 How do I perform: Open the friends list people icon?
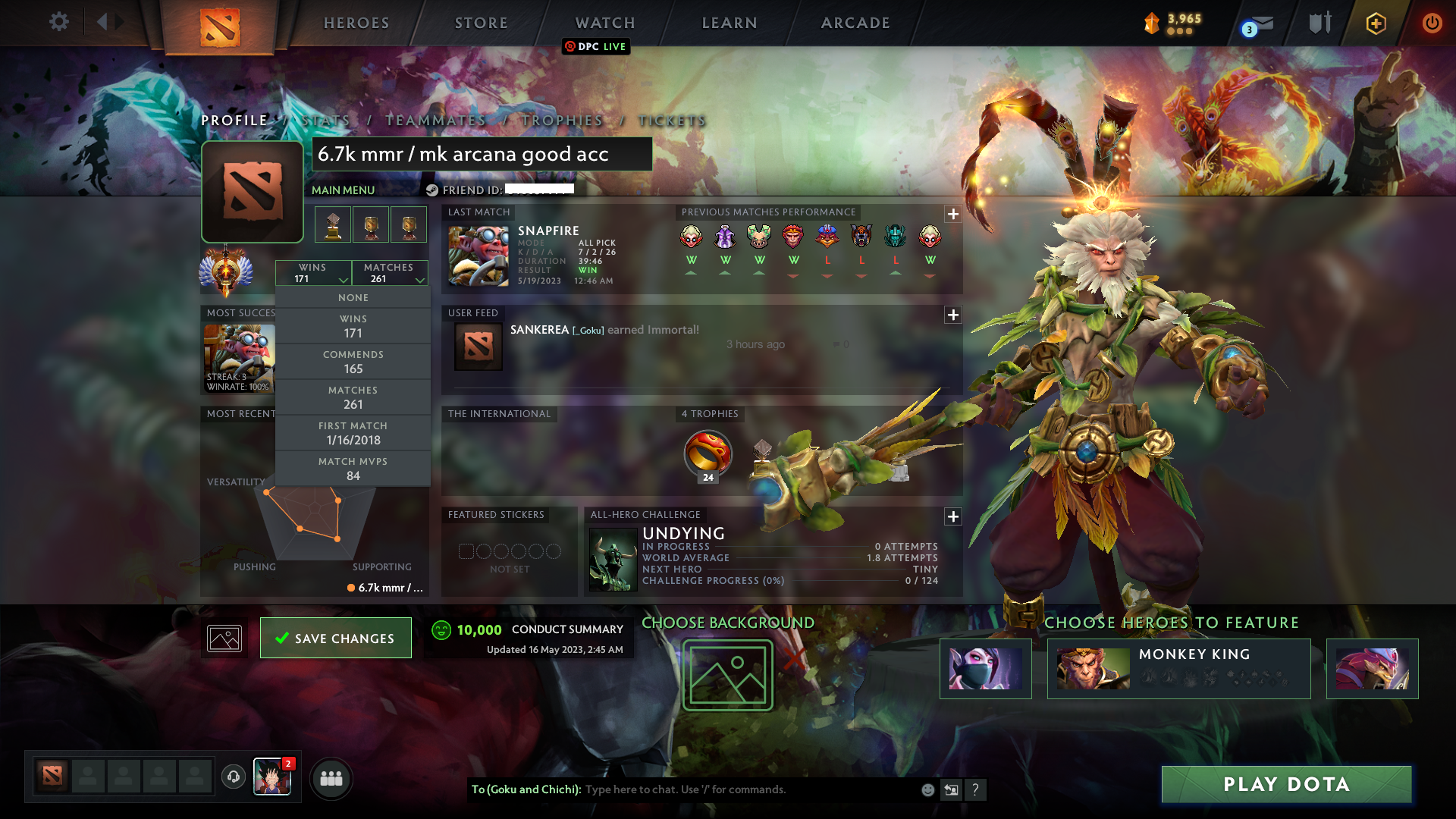tap(331, 778)
